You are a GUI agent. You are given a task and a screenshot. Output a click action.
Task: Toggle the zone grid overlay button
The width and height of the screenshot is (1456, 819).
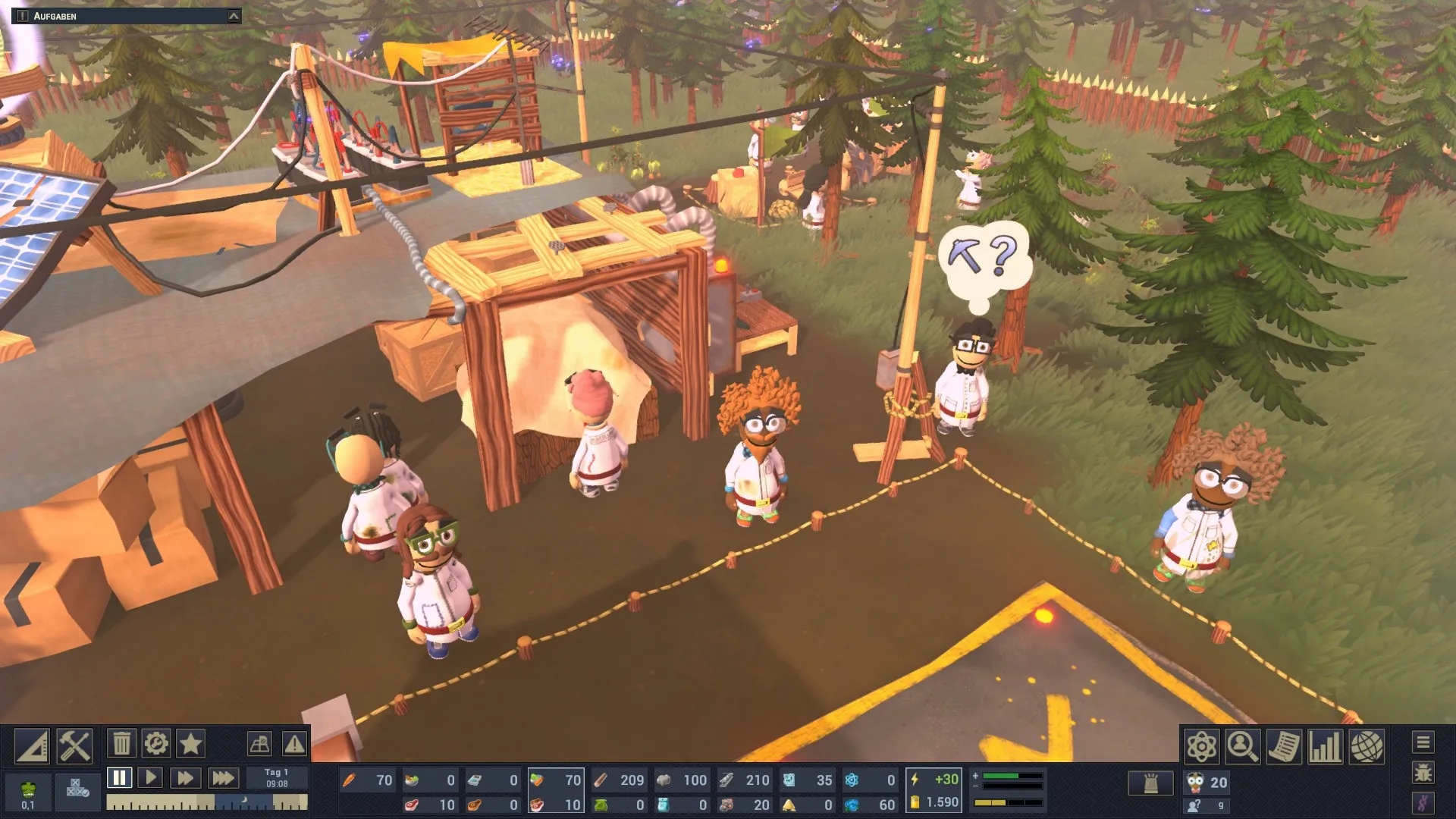pos(259,744)
